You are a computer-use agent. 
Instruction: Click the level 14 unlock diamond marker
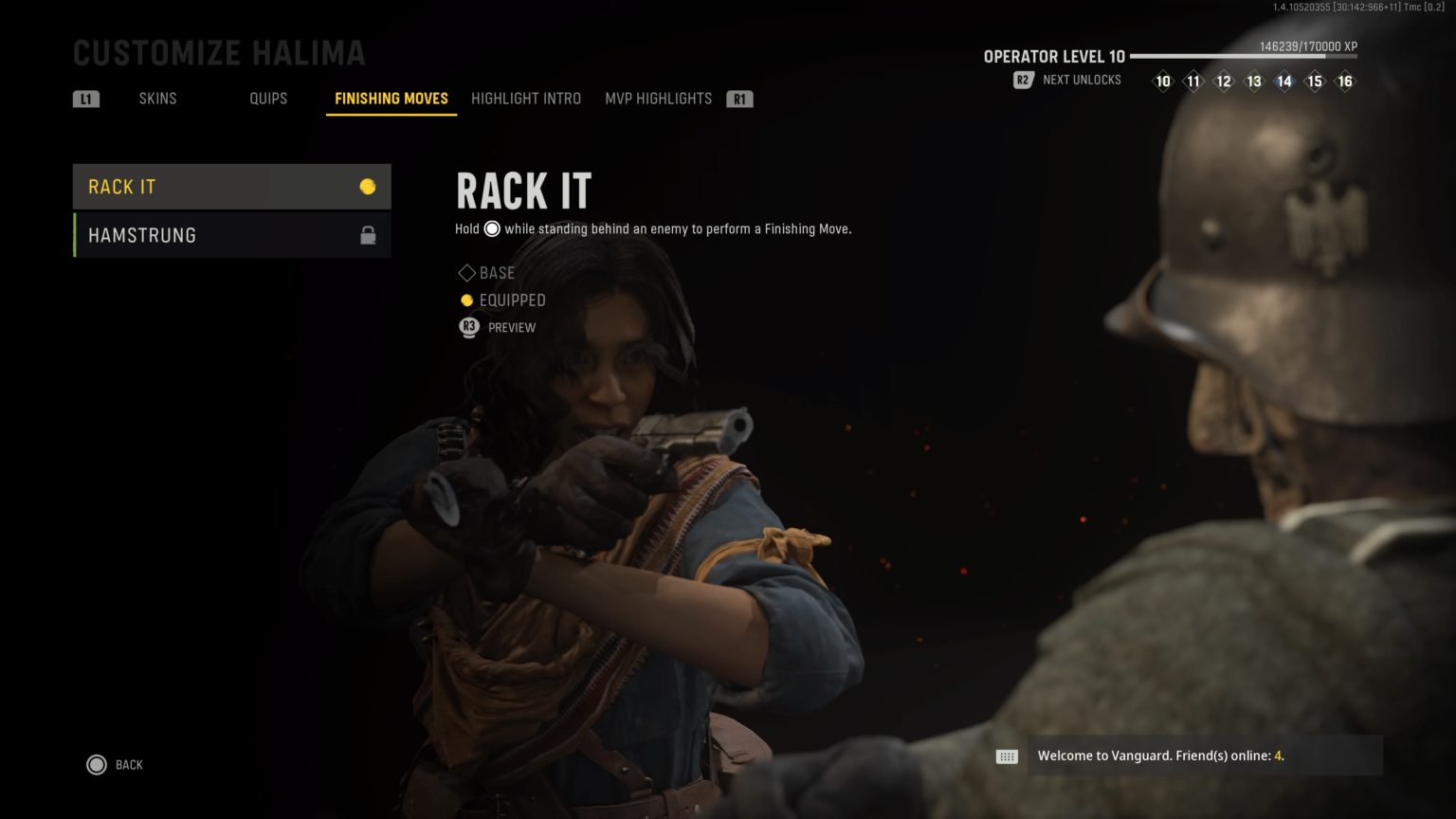[x=1284, y=82]
